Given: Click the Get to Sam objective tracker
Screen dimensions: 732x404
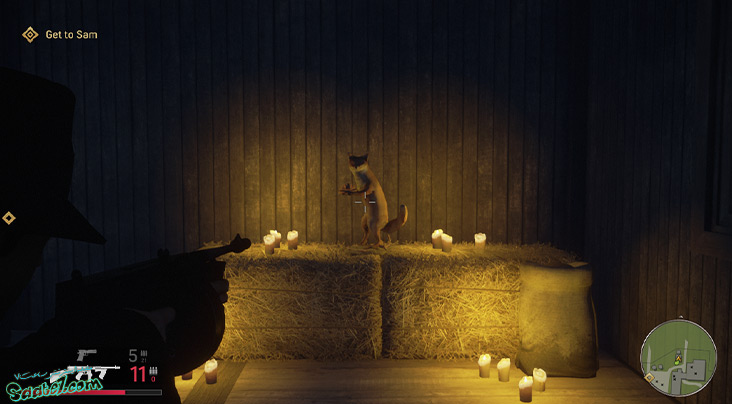Looking at the screenshot, I should [60, 35].
